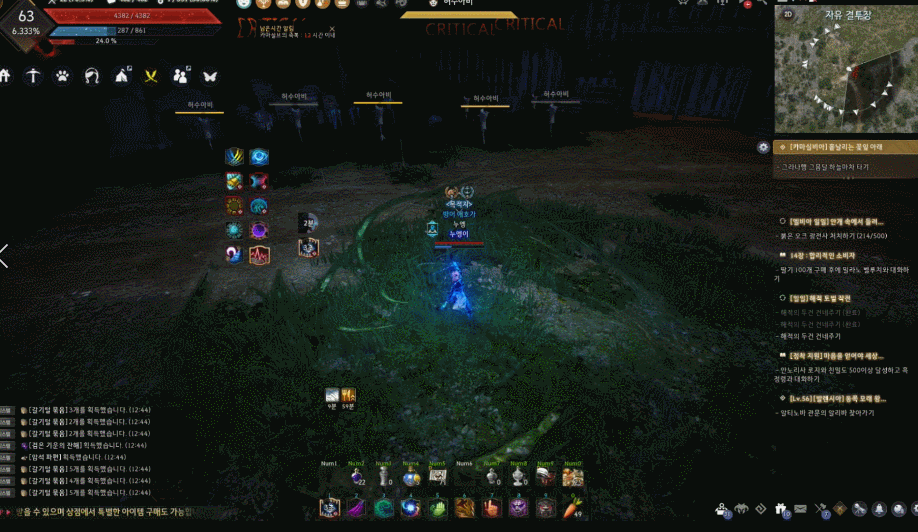This screenshot has height=532, width=918.
Task: Open the quest tracker gear settings
Action: coord(764,147)
